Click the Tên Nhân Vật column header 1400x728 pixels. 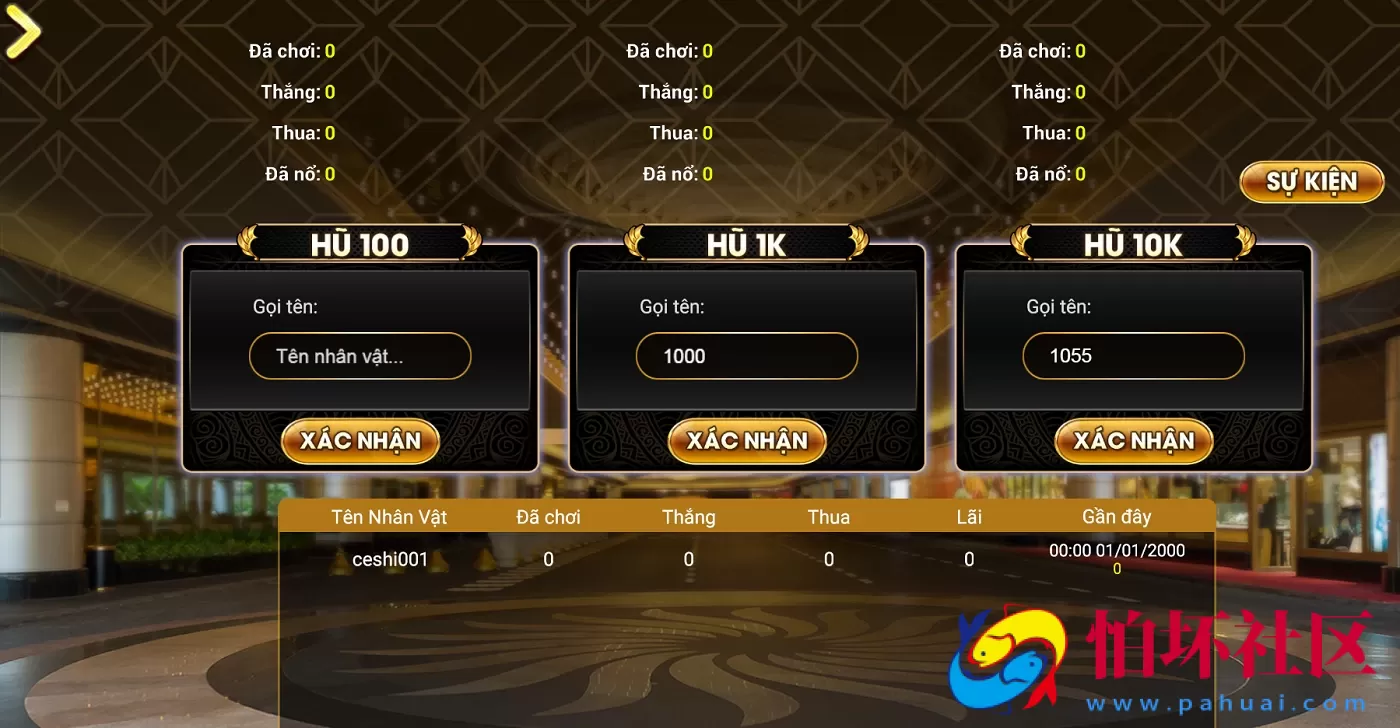click(391, 517)
